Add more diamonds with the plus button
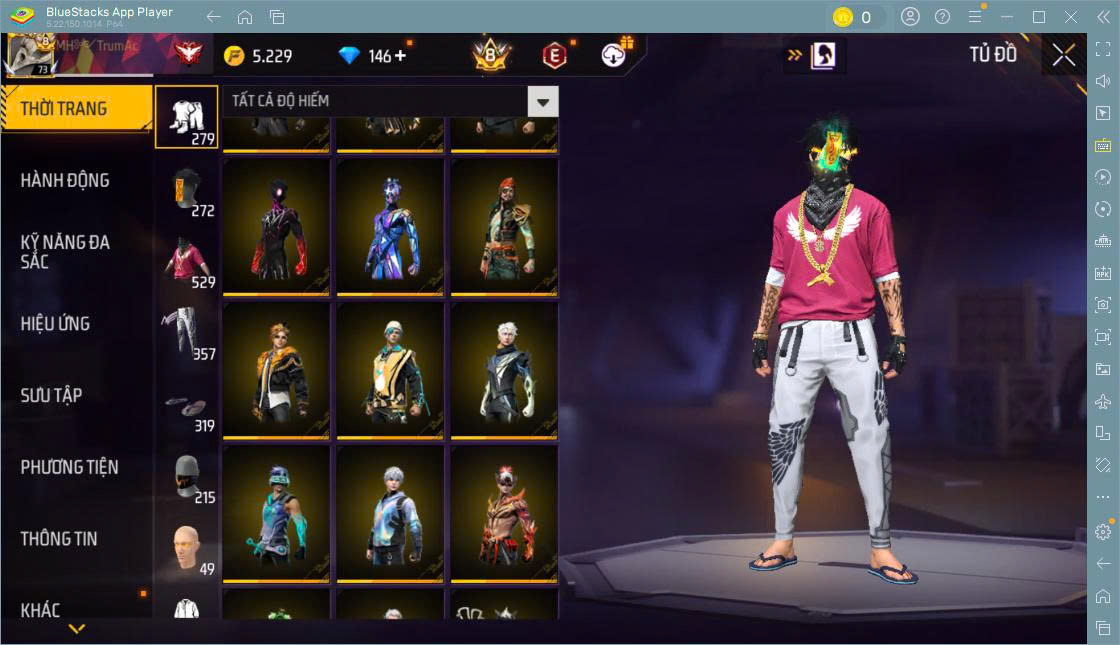Image resolution: width=1120 pixels, height=645 pixels. pyautogui.click(x=401, y=56)
